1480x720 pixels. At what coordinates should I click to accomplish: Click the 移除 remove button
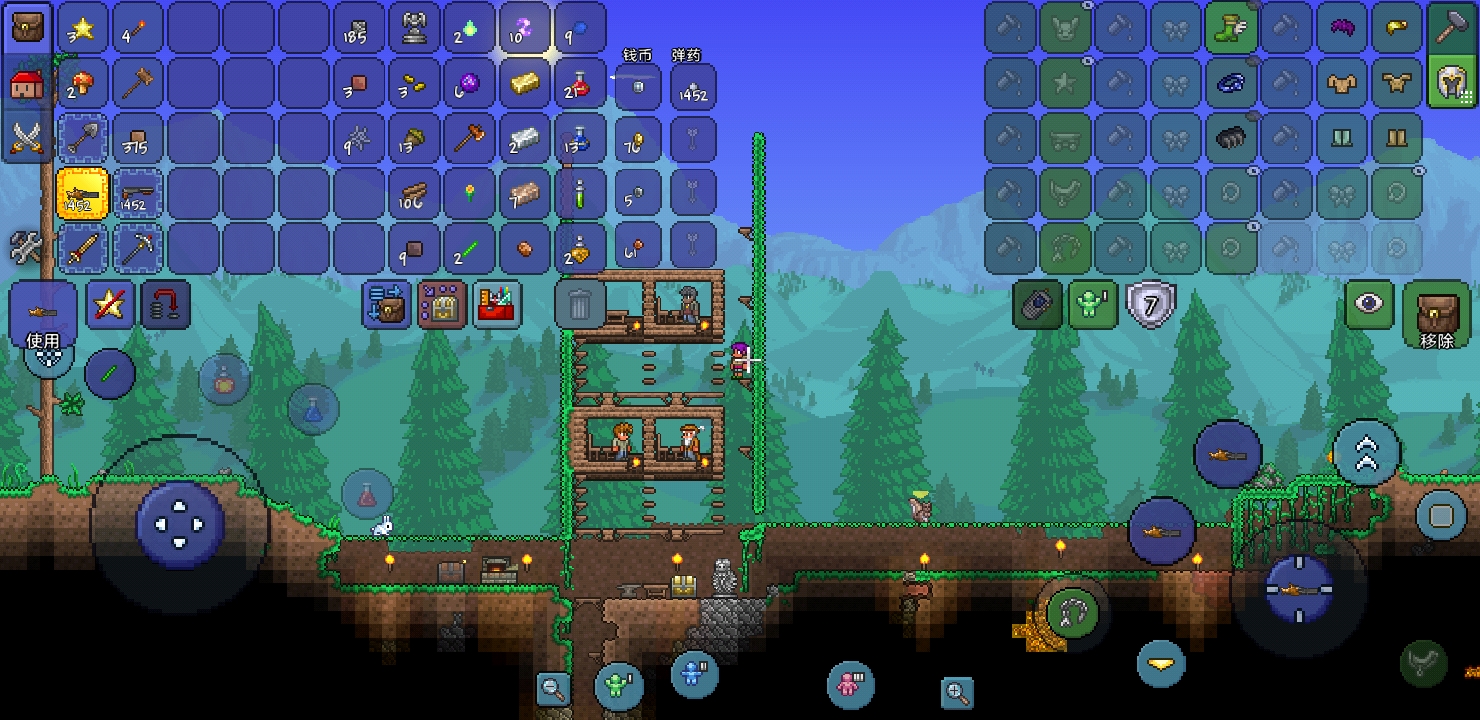1436,315
